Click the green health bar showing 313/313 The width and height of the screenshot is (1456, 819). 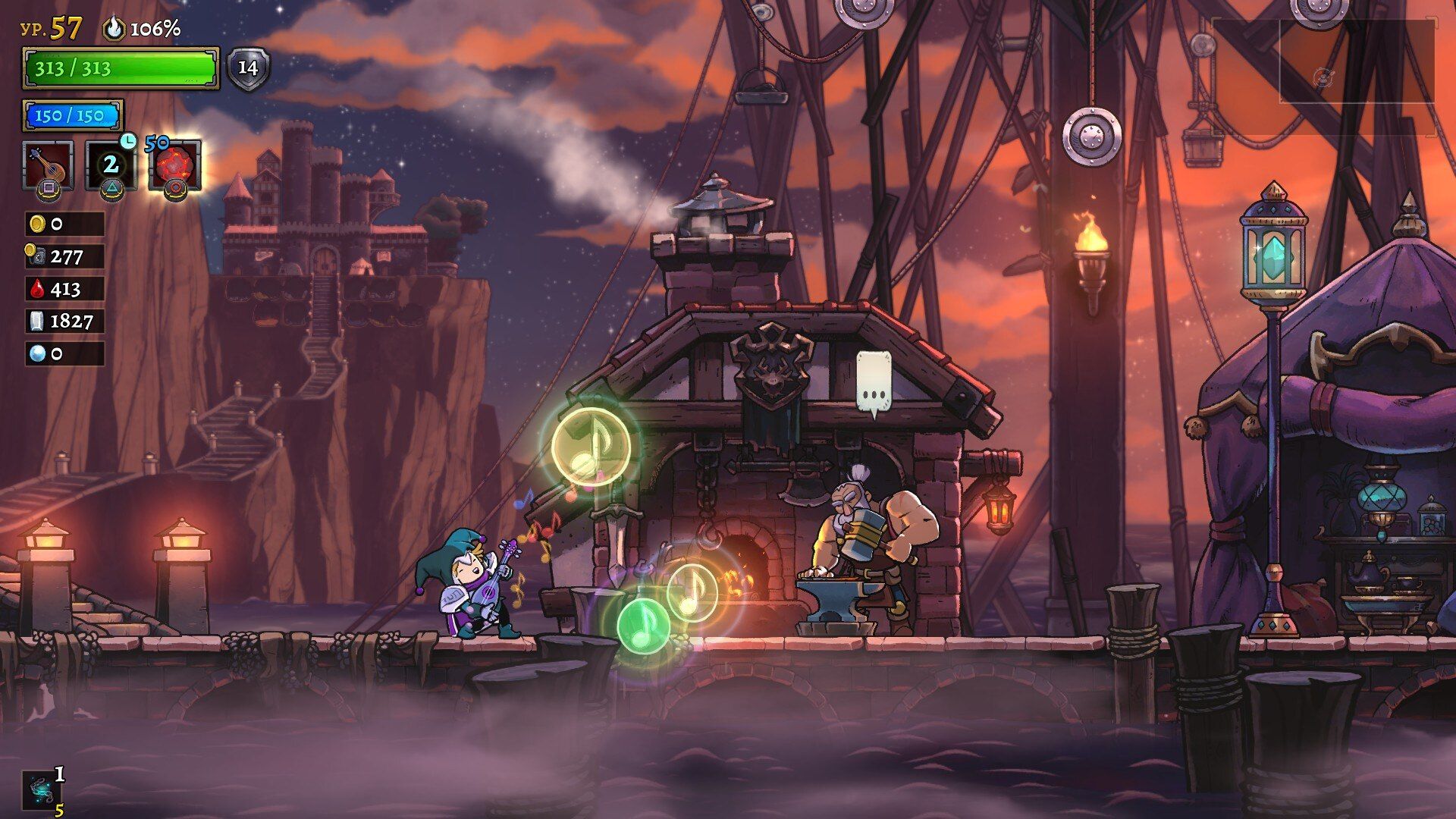pyautogui.click(x=121, y=68)
